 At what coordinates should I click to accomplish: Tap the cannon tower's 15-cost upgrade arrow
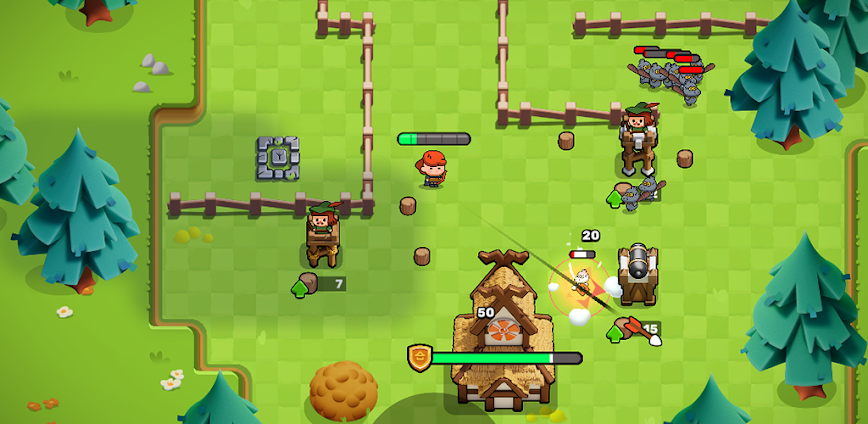[x=615, y=332]
